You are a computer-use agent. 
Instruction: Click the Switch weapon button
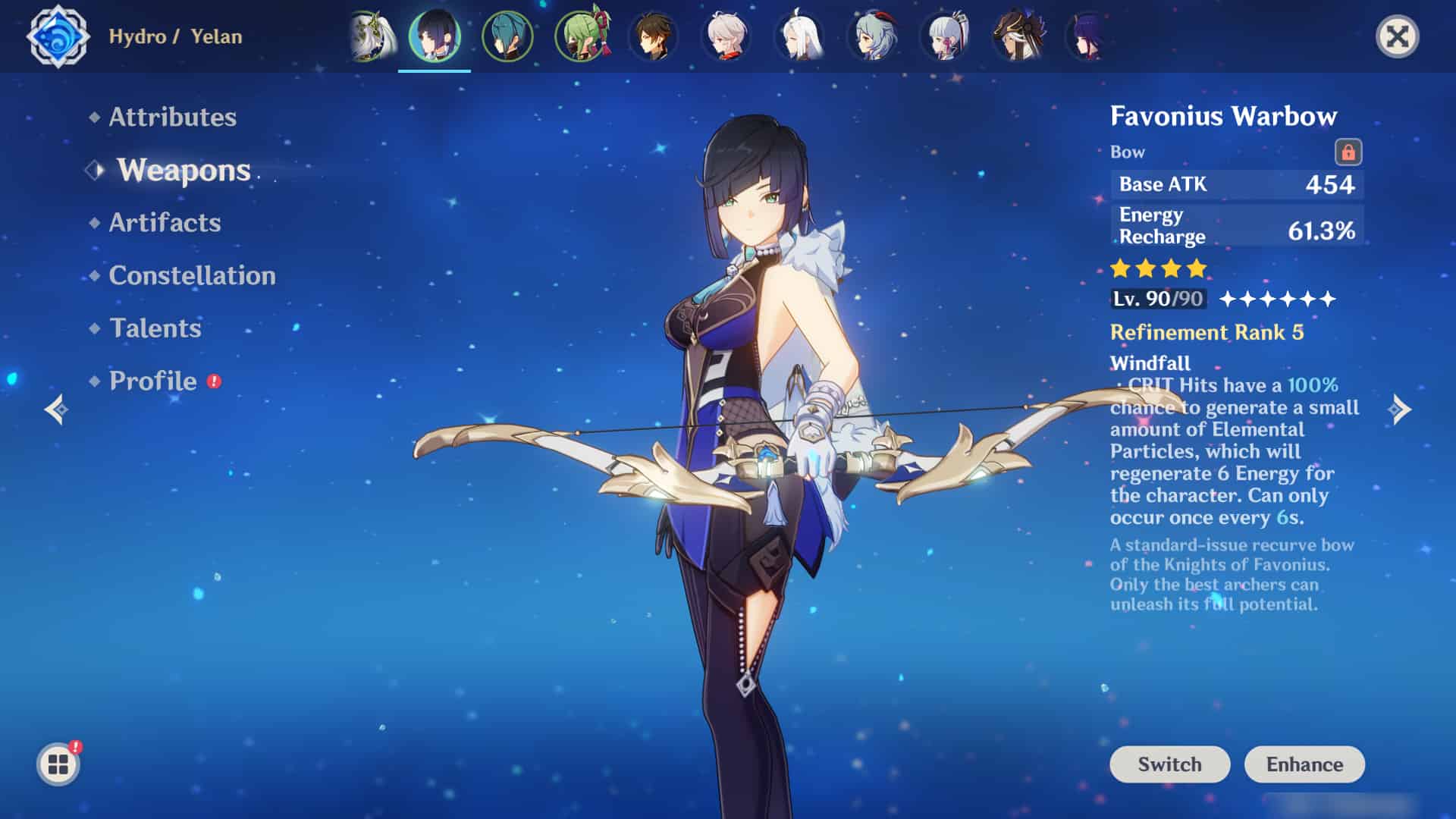tap(1169, 764)
